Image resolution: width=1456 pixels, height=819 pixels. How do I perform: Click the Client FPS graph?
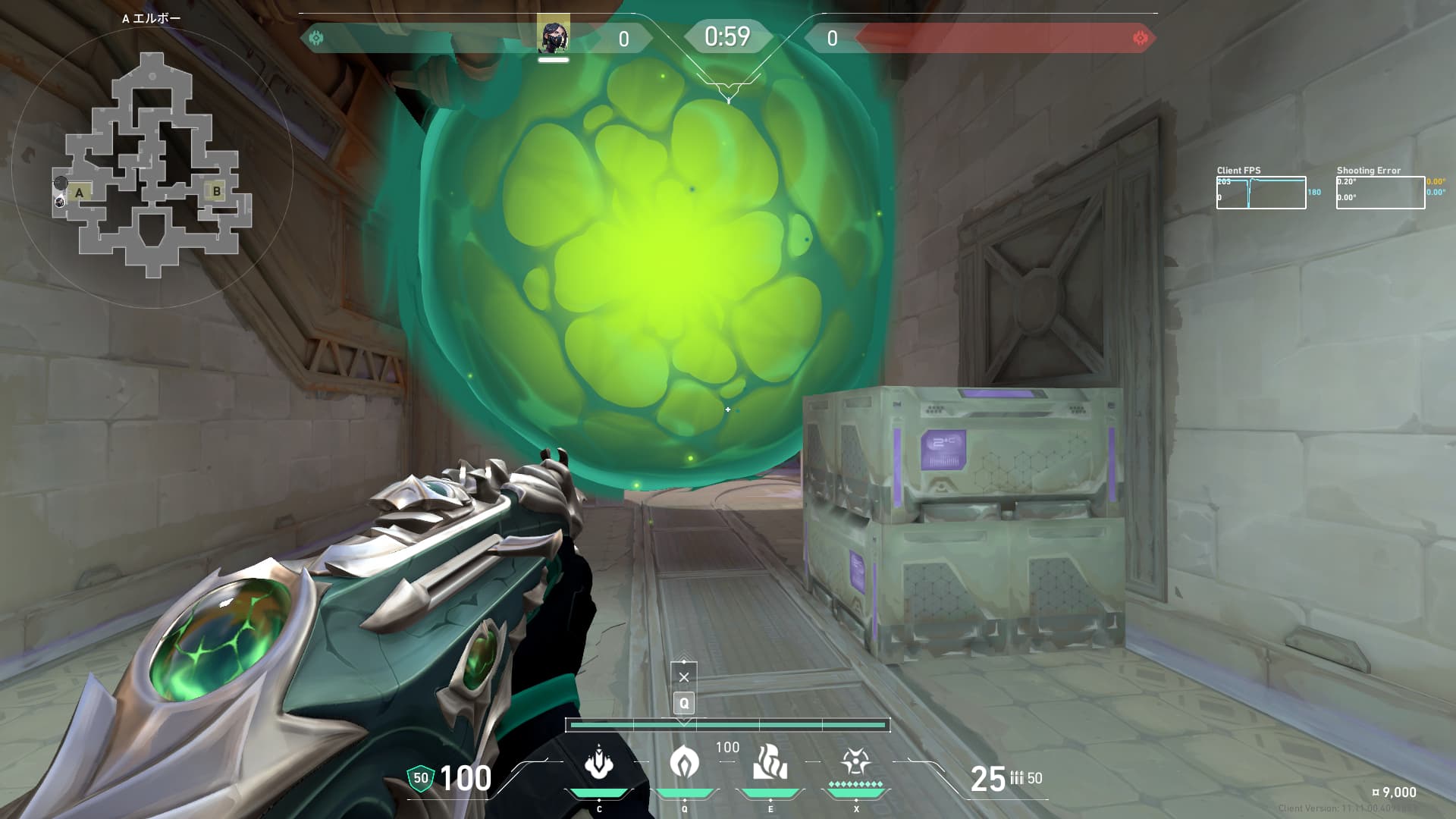click(x=1261, y=193)
